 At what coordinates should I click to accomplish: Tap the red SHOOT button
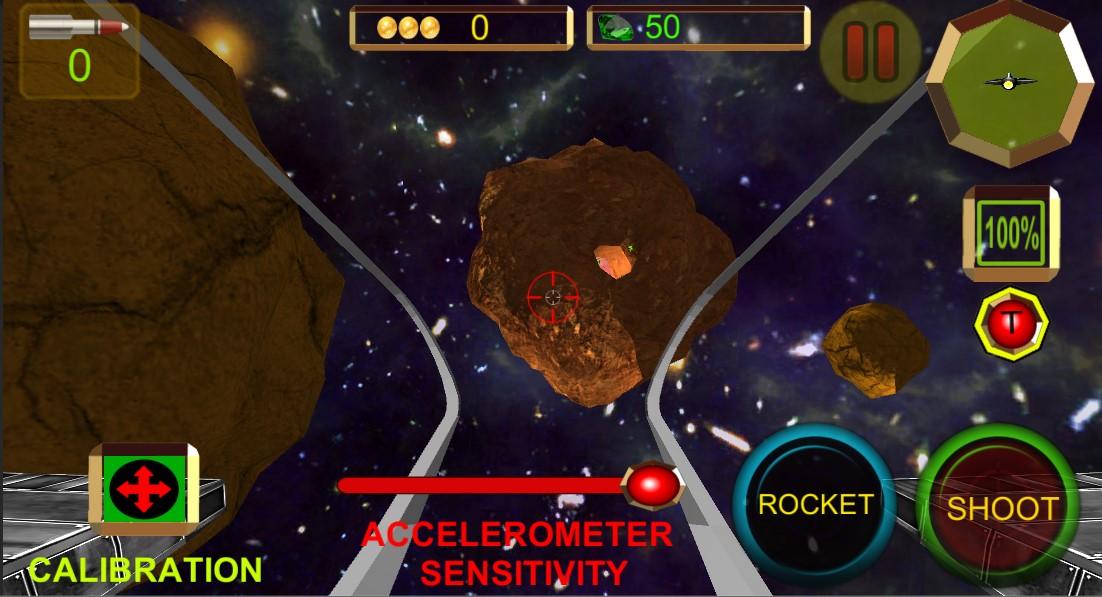(x=1001, y=507)
